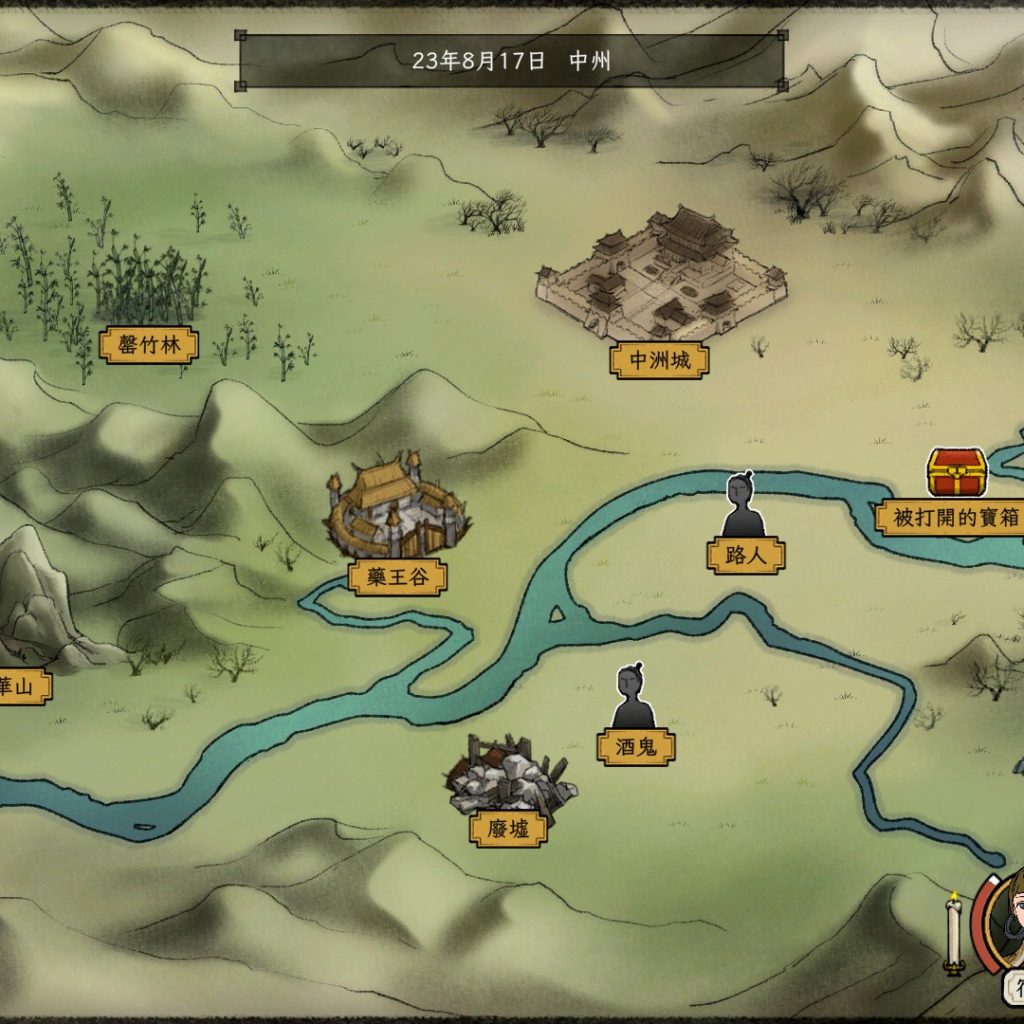
Task: Choose the 華山 mountain location label
Action: coord(22,687)
